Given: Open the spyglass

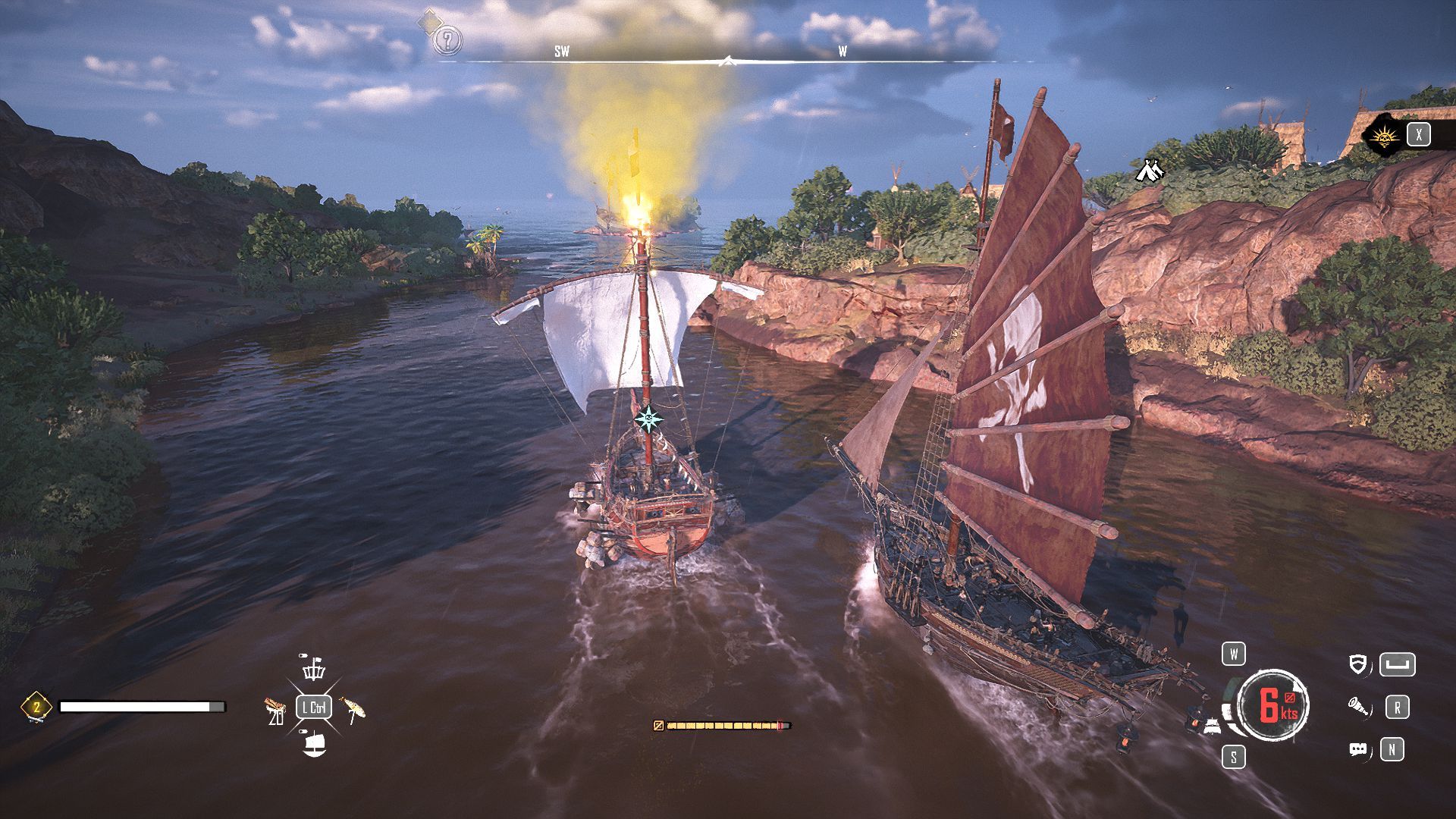Looking at the screenshot, I should (1359, 708).
